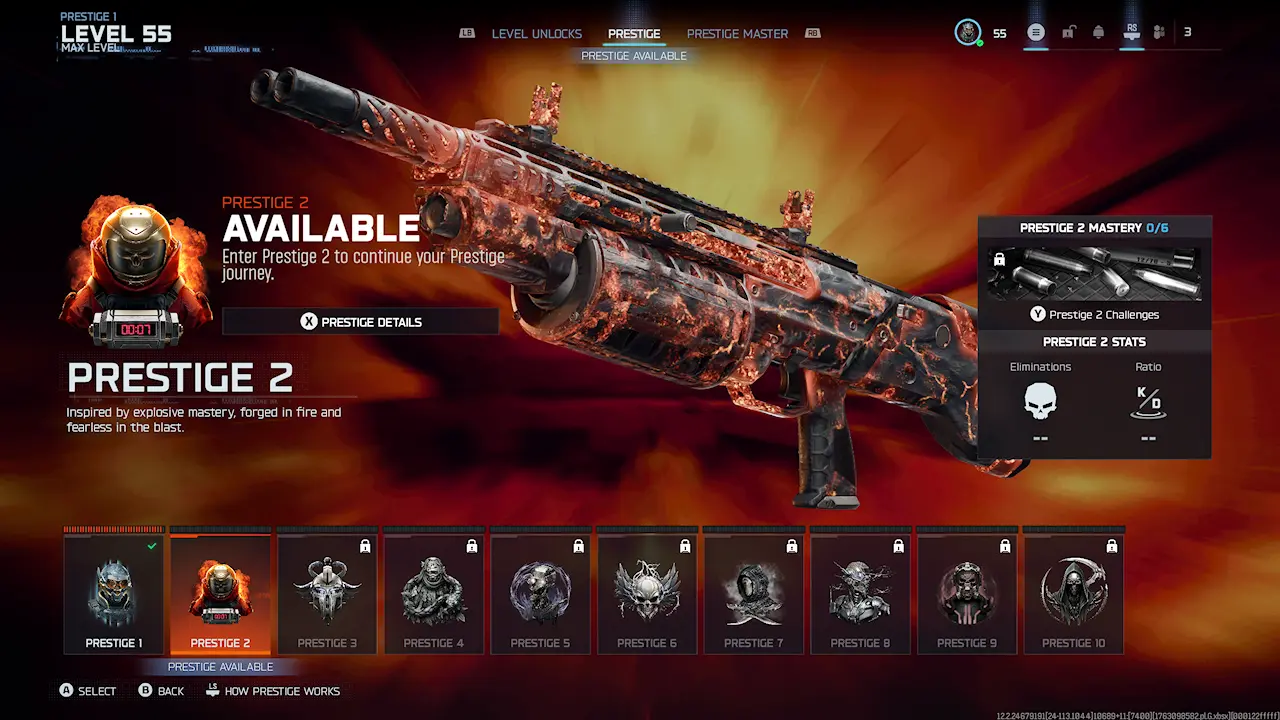Click the Prestige 2 Mastery 0/6 progress header
1280x720 pixels.
coord(1094,227)
